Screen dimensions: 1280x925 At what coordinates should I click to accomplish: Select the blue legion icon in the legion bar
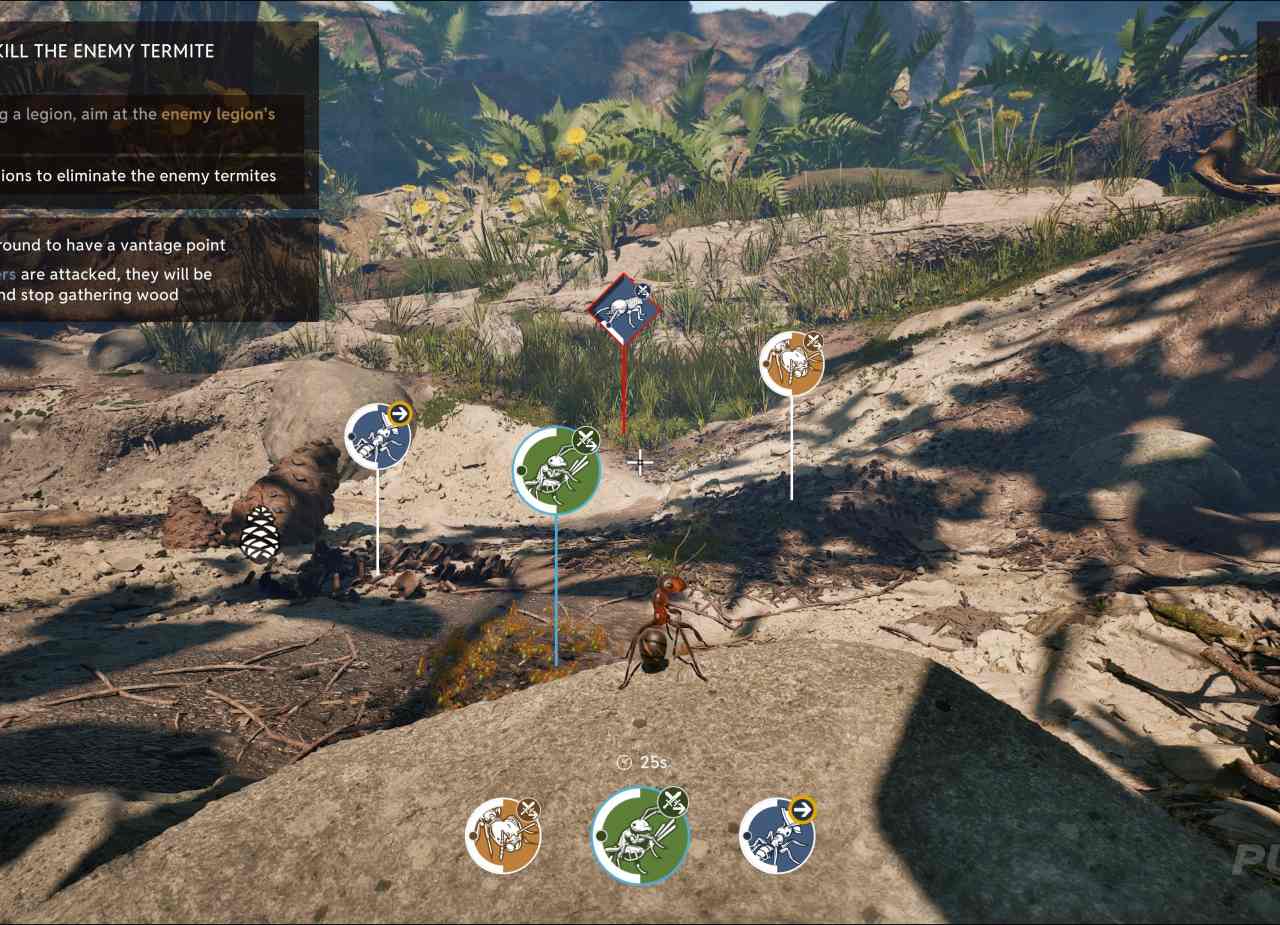point(777,835)
